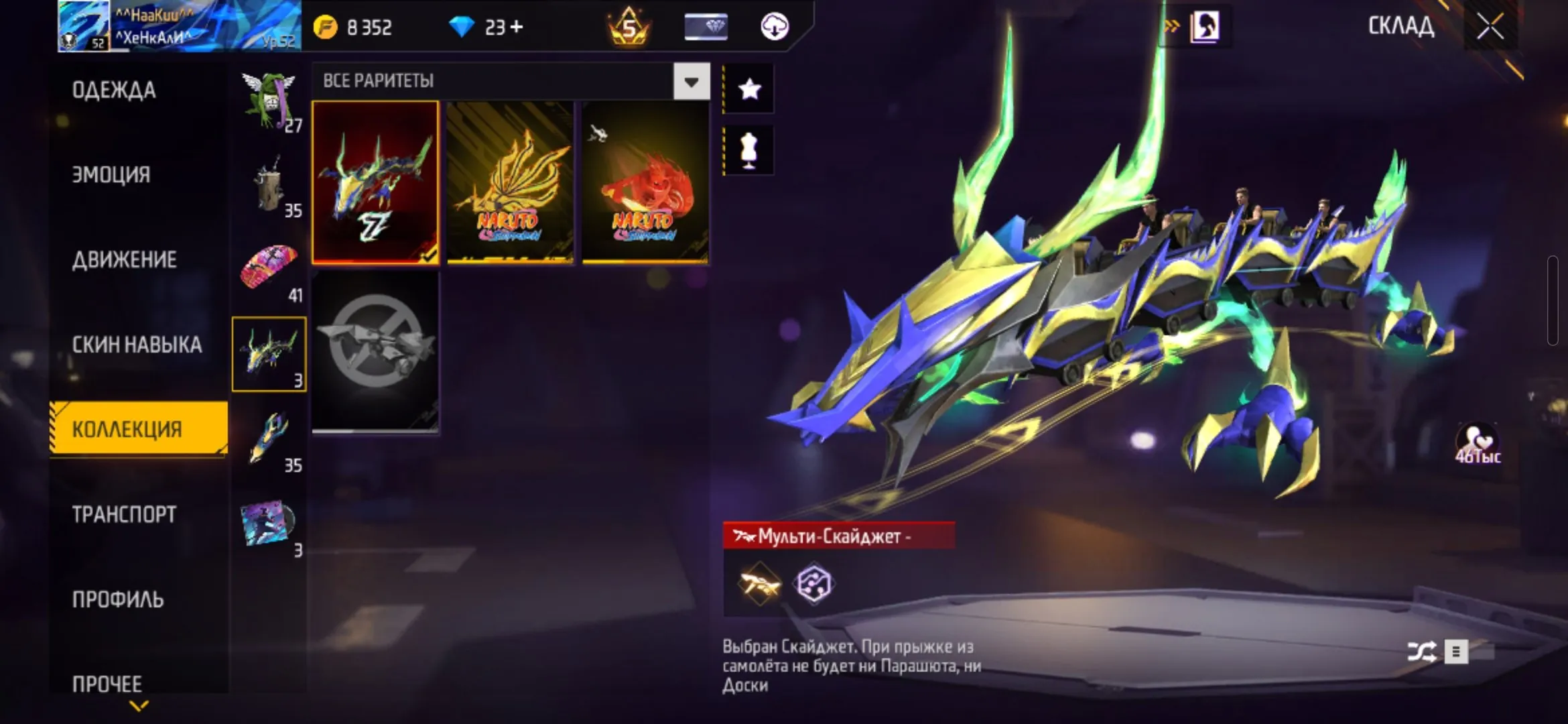Select the hexagonal effect icon next to Skyjet icon
This screenshot has width=1568, height=724.
click(813, 584)
